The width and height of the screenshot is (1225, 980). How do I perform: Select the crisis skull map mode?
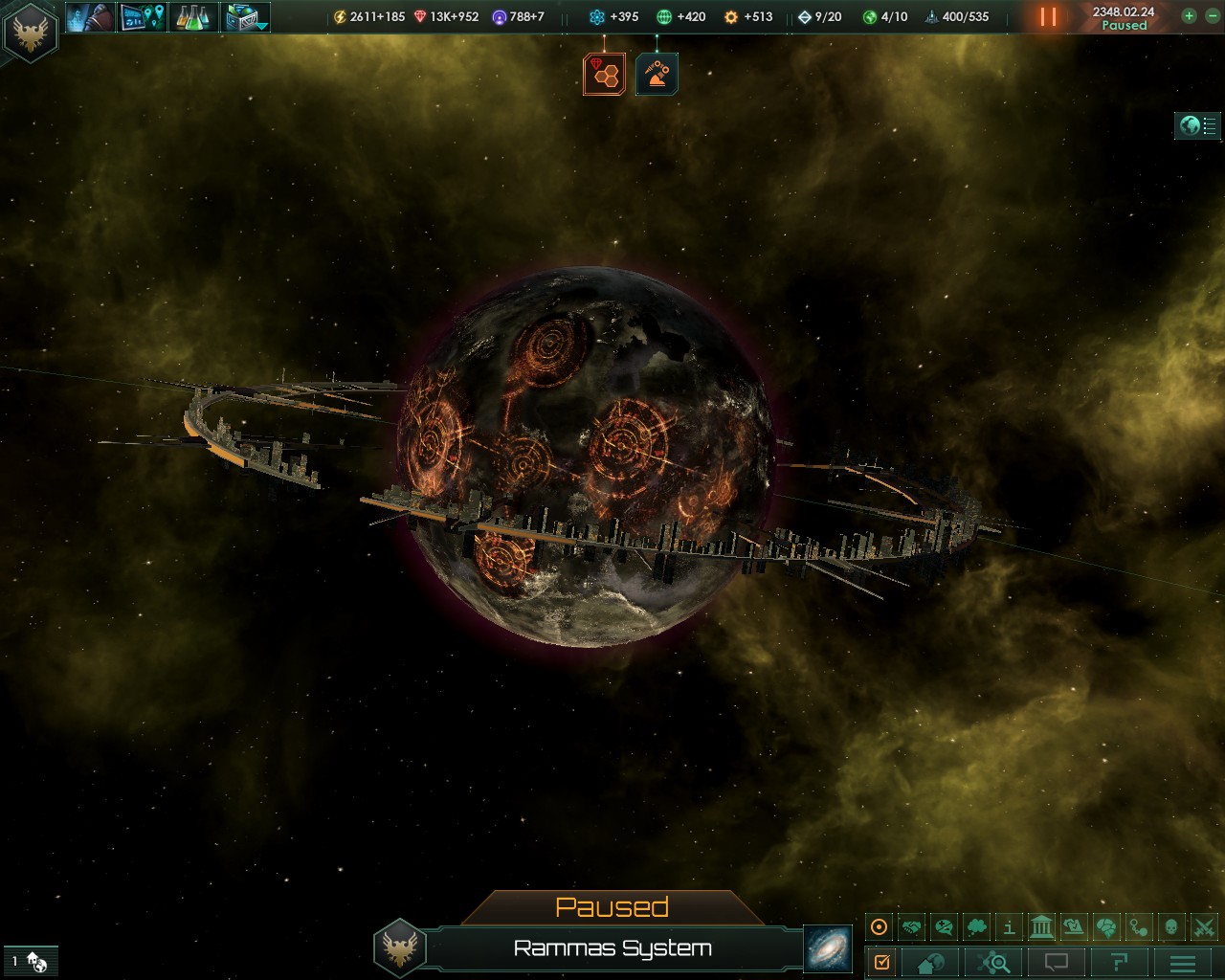[1170, 925]
